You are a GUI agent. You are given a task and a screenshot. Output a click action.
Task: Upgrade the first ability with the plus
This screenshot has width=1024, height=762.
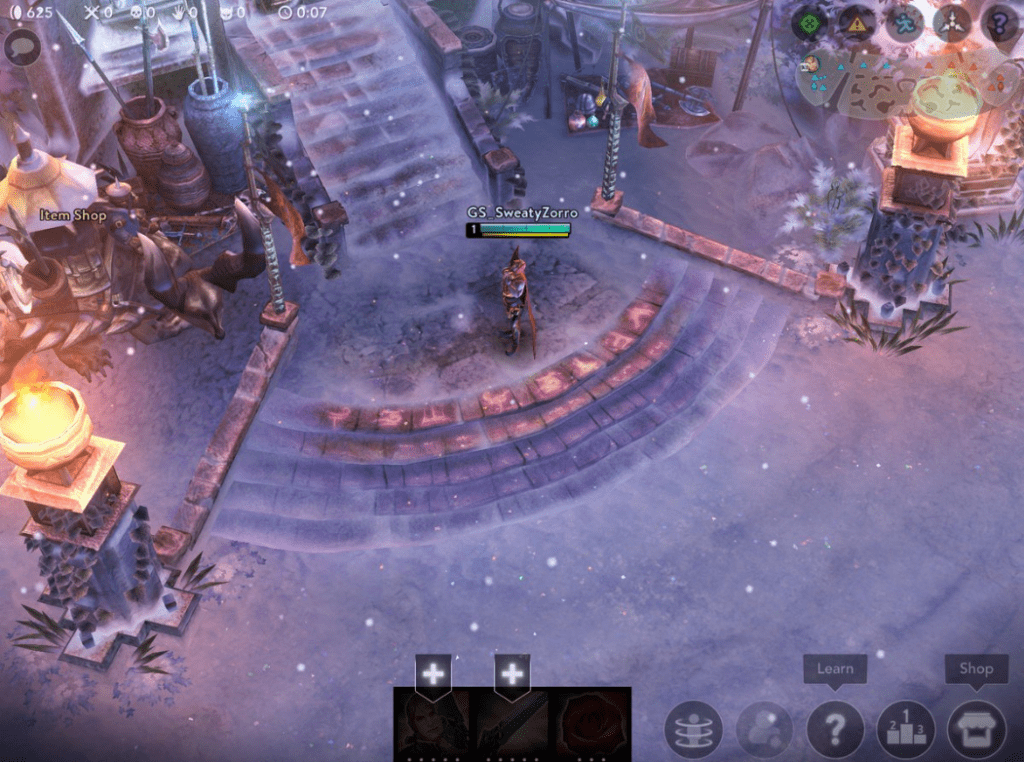pyautogui.click(x=433, y=672)
